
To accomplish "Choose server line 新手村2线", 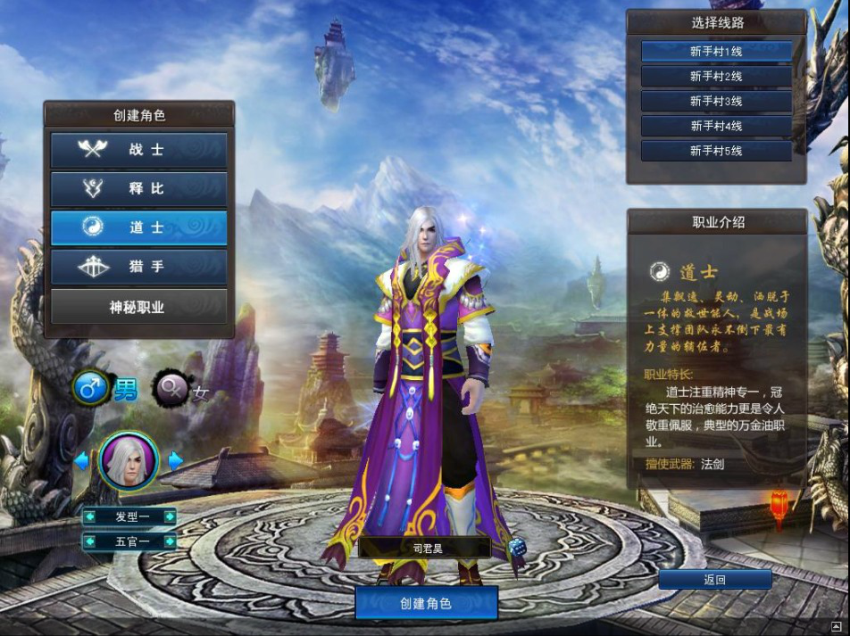I will coord(716,76).
